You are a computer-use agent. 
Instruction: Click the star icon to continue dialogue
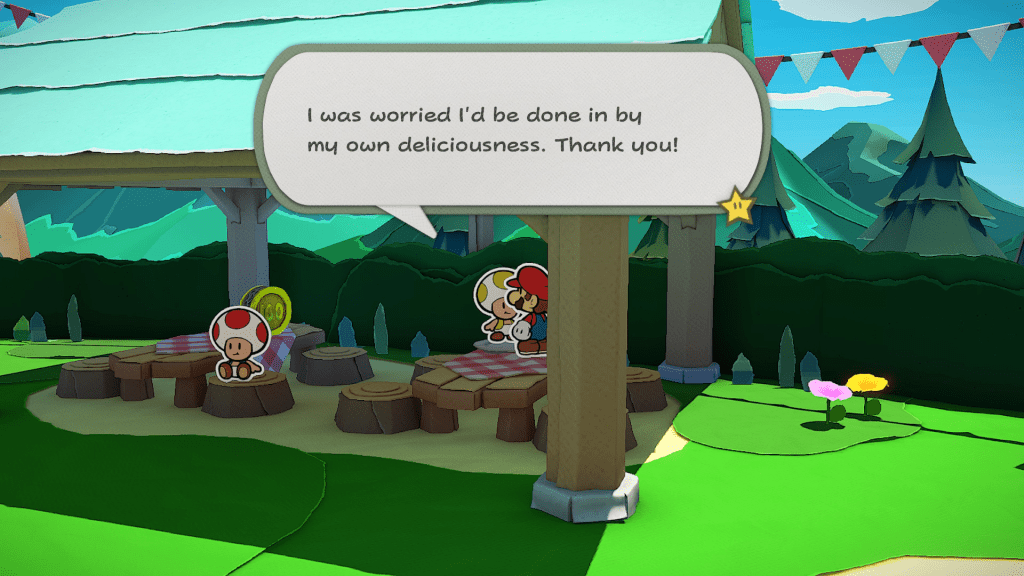(736, 205)
